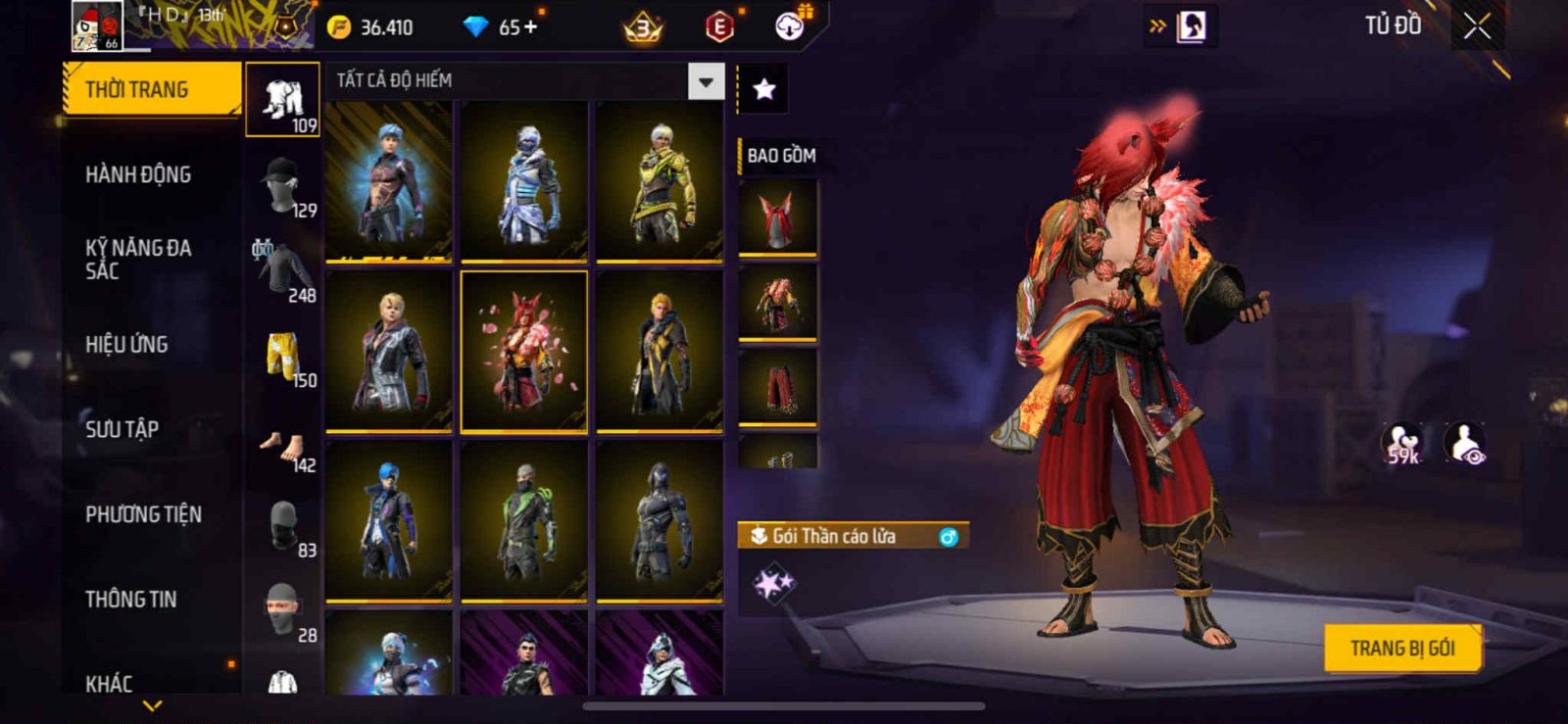The image size is (1568, 724).
Task: Choose the shoes subcategory showing 142
Action: 283,451
